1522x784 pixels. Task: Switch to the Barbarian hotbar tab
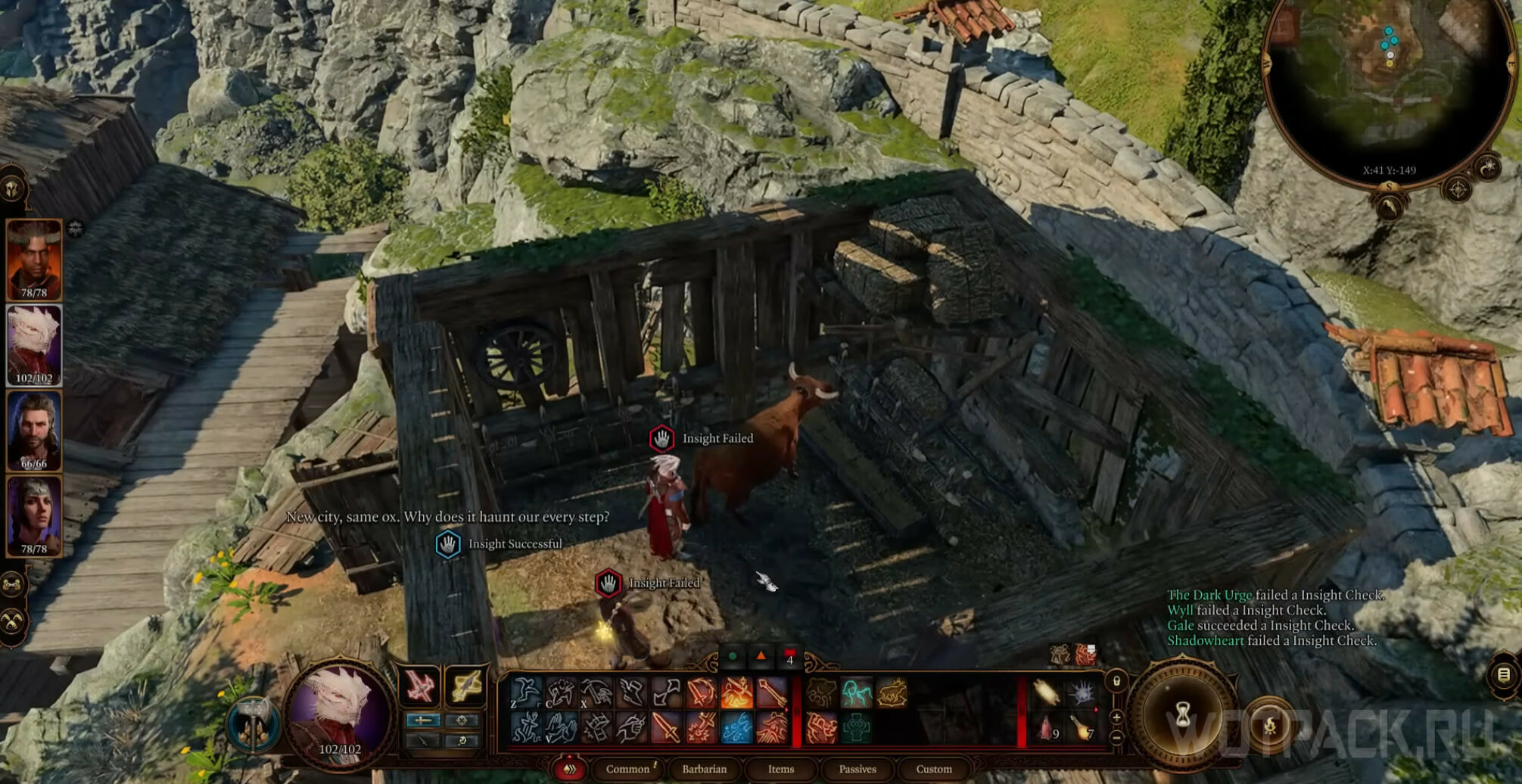[x=704, y=769]
